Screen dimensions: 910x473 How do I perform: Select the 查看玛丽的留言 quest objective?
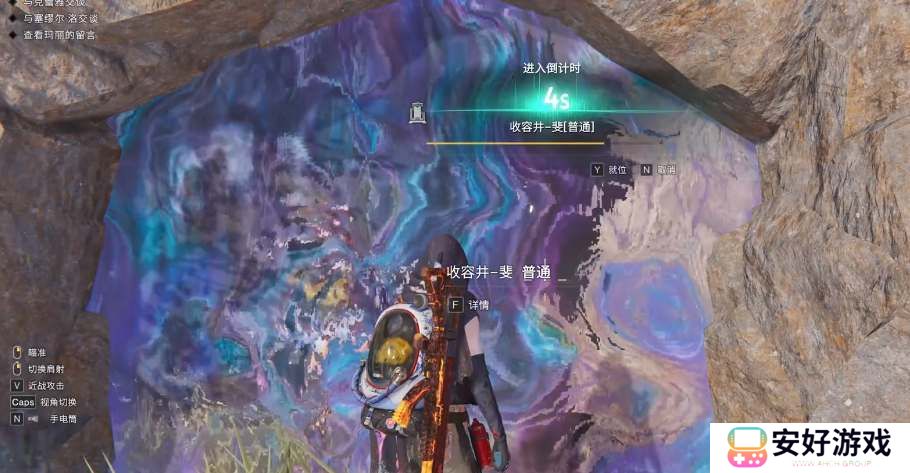58,35
